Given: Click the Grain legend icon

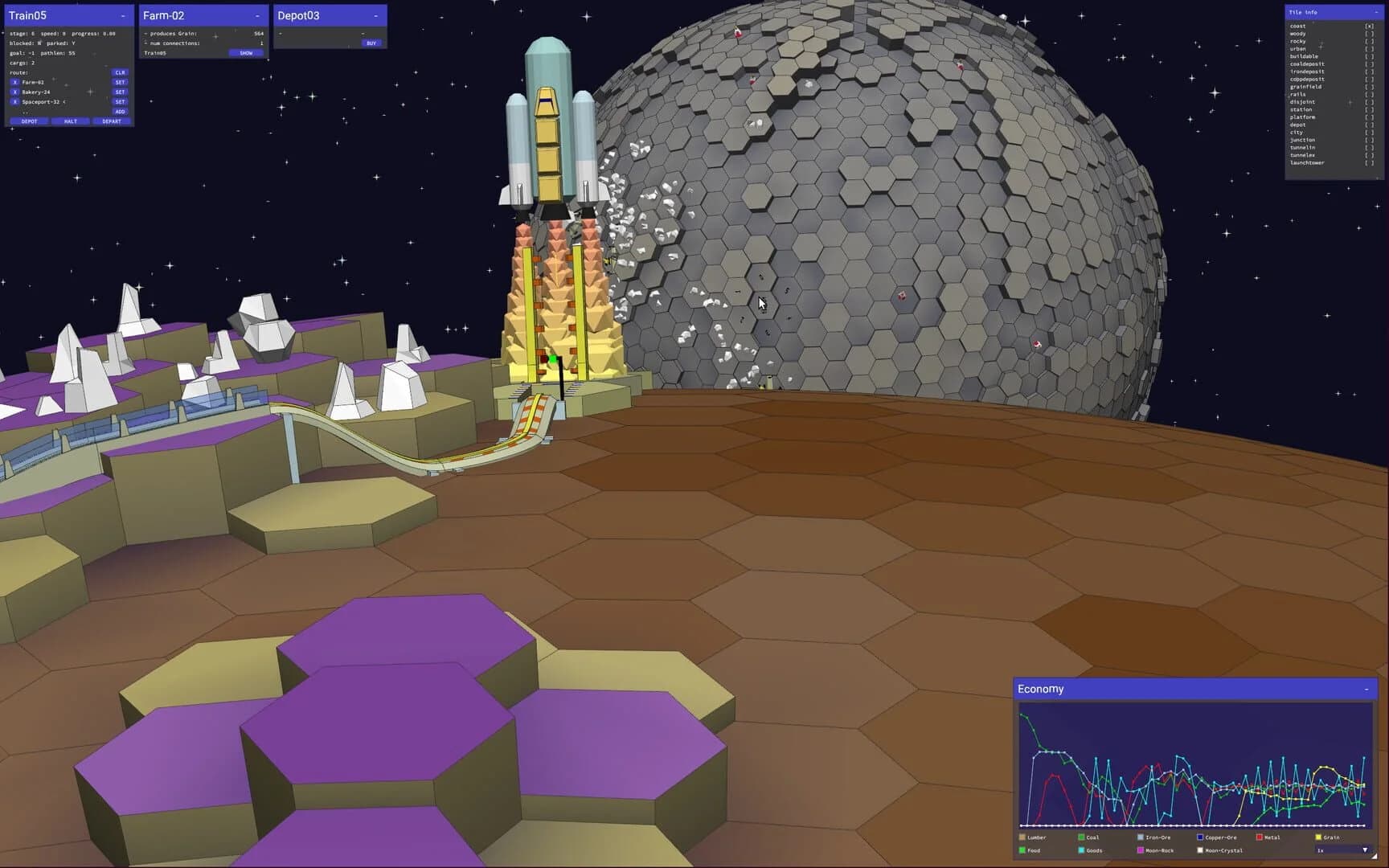Looking at the screenshot, I should (1317, 837).
